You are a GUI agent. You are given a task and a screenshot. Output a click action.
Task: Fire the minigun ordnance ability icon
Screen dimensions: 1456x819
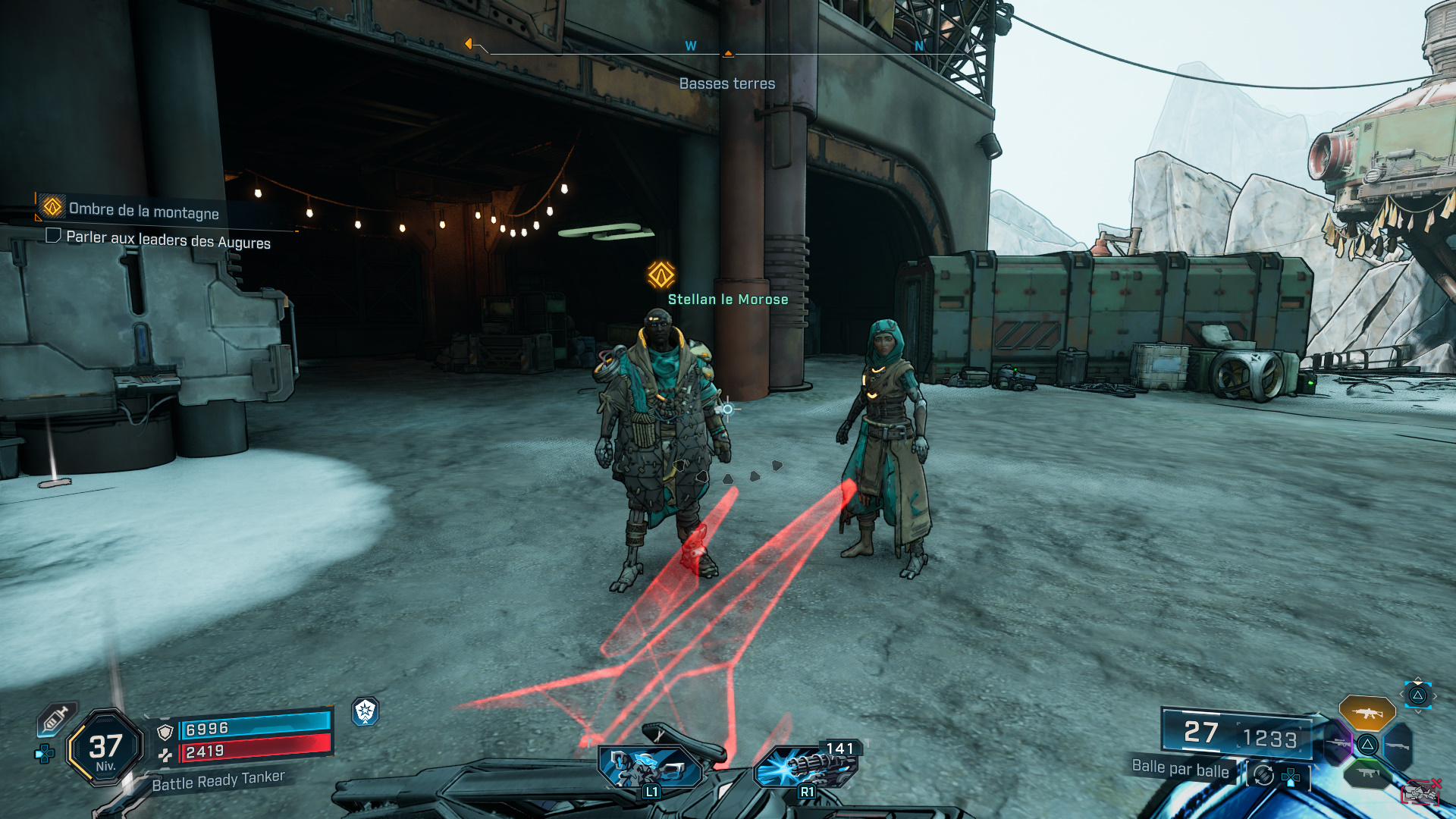click(x=805, y=767)
